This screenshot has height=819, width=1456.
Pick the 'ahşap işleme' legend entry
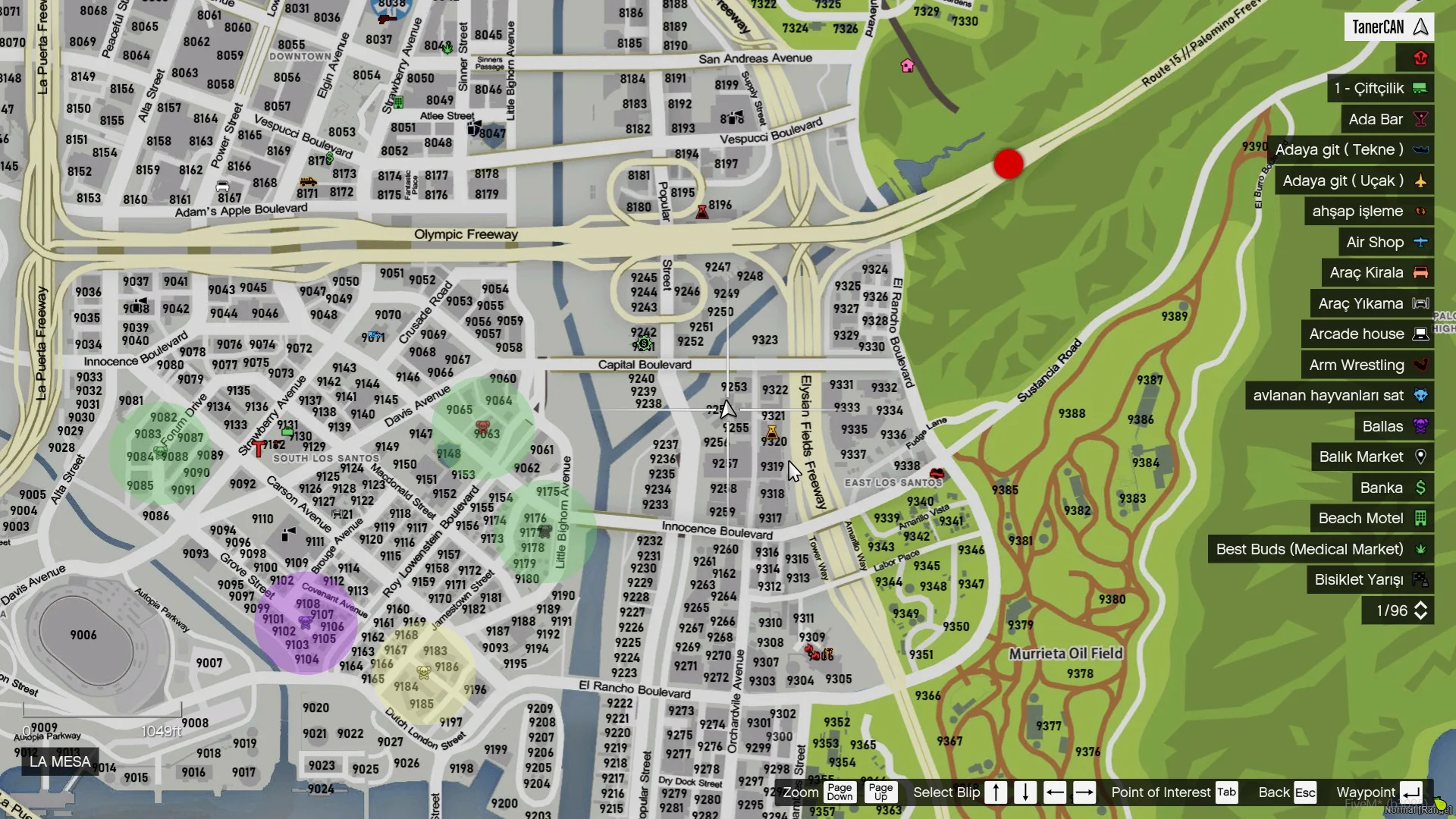(1369, 212)
